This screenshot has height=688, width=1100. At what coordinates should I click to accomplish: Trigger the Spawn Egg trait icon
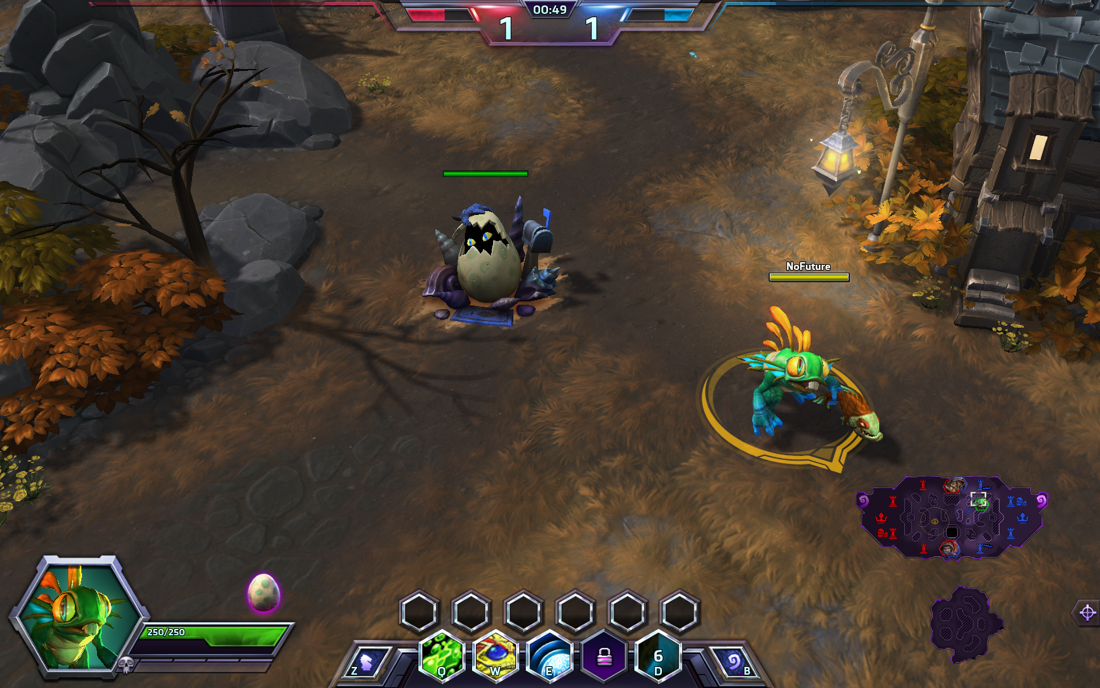click(658, 656)
